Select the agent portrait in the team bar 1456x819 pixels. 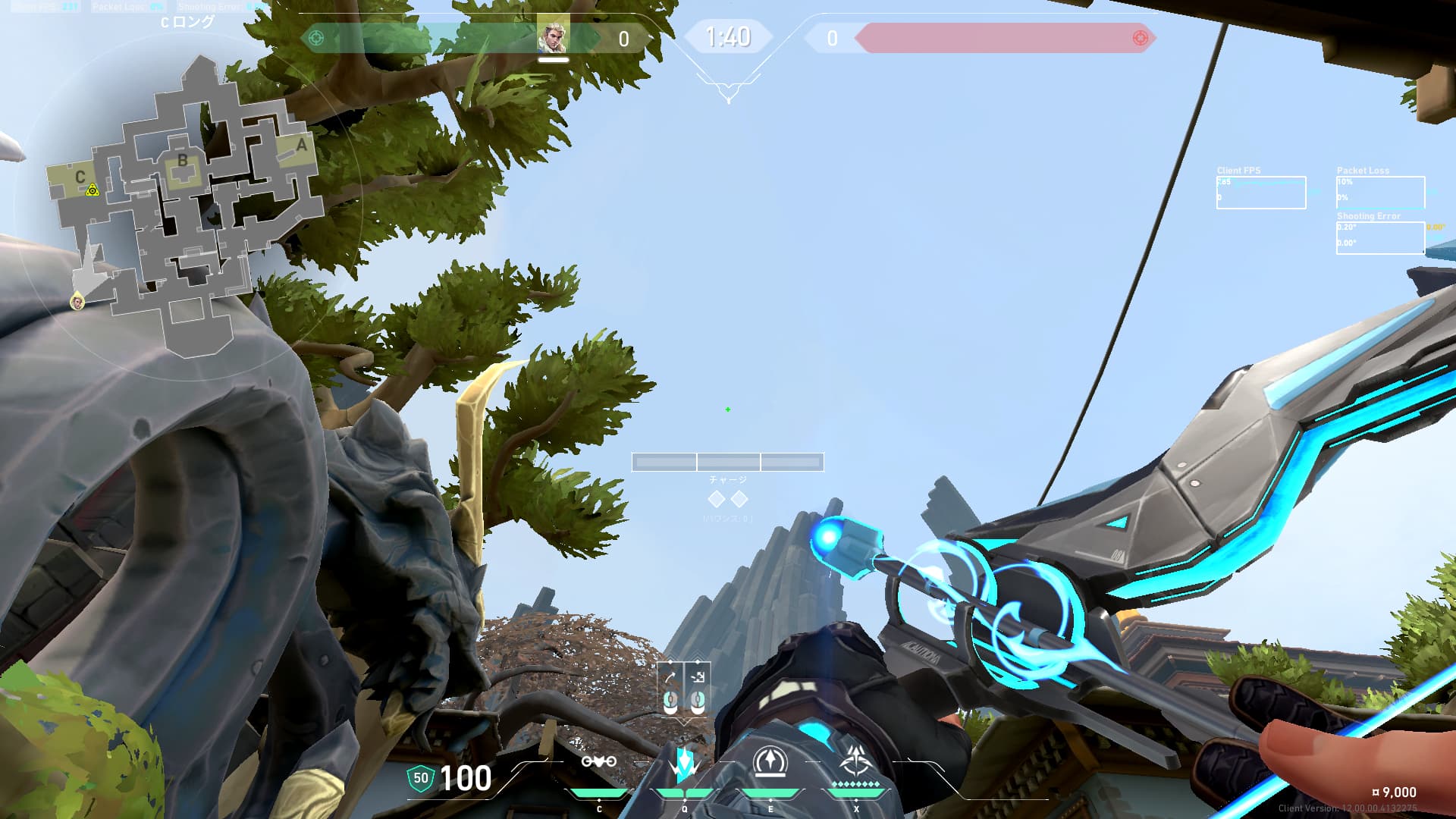(x=553, y=36)
